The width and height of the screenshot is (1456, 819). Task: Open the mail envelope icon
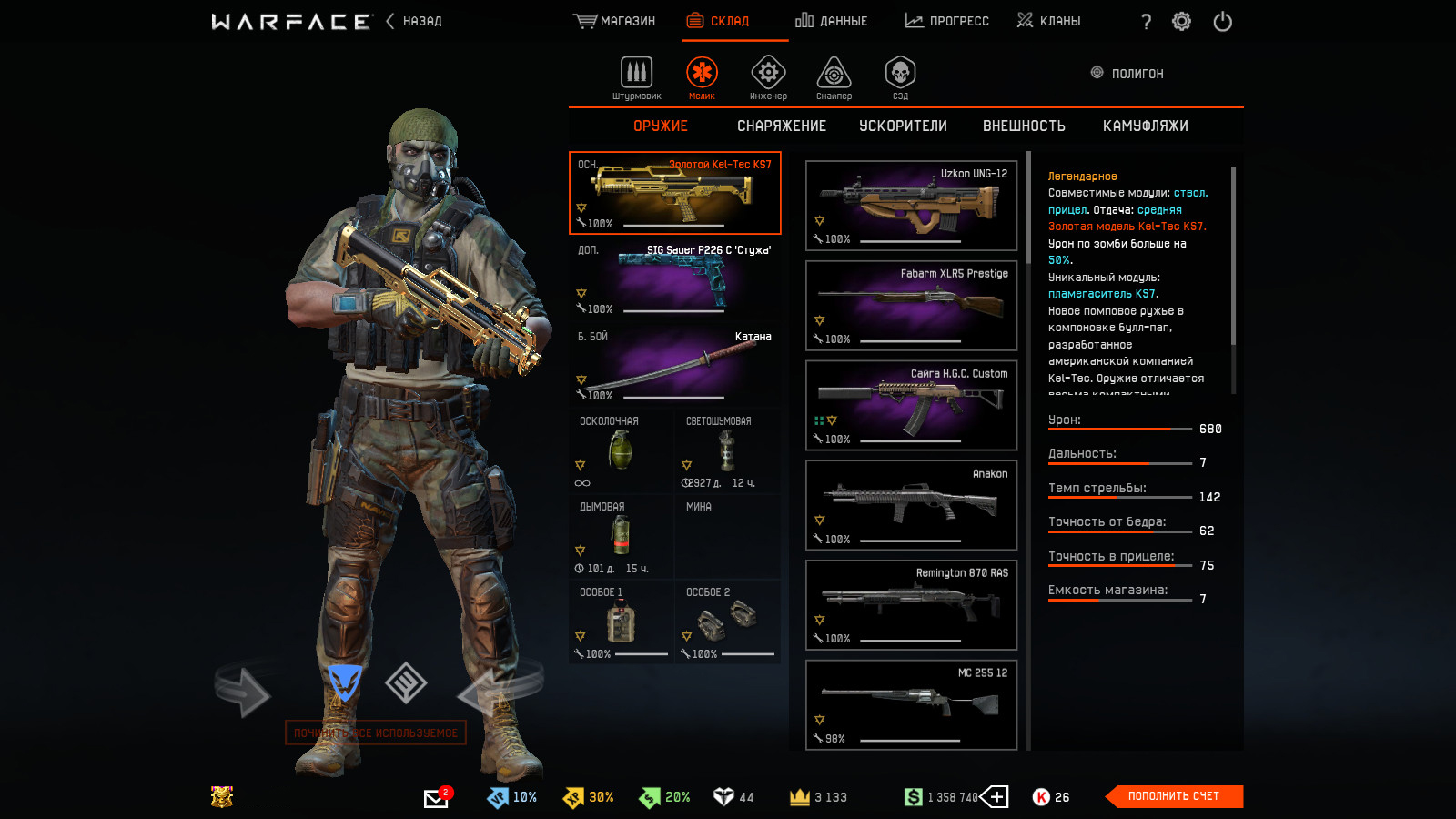click(x=436, y=798)
